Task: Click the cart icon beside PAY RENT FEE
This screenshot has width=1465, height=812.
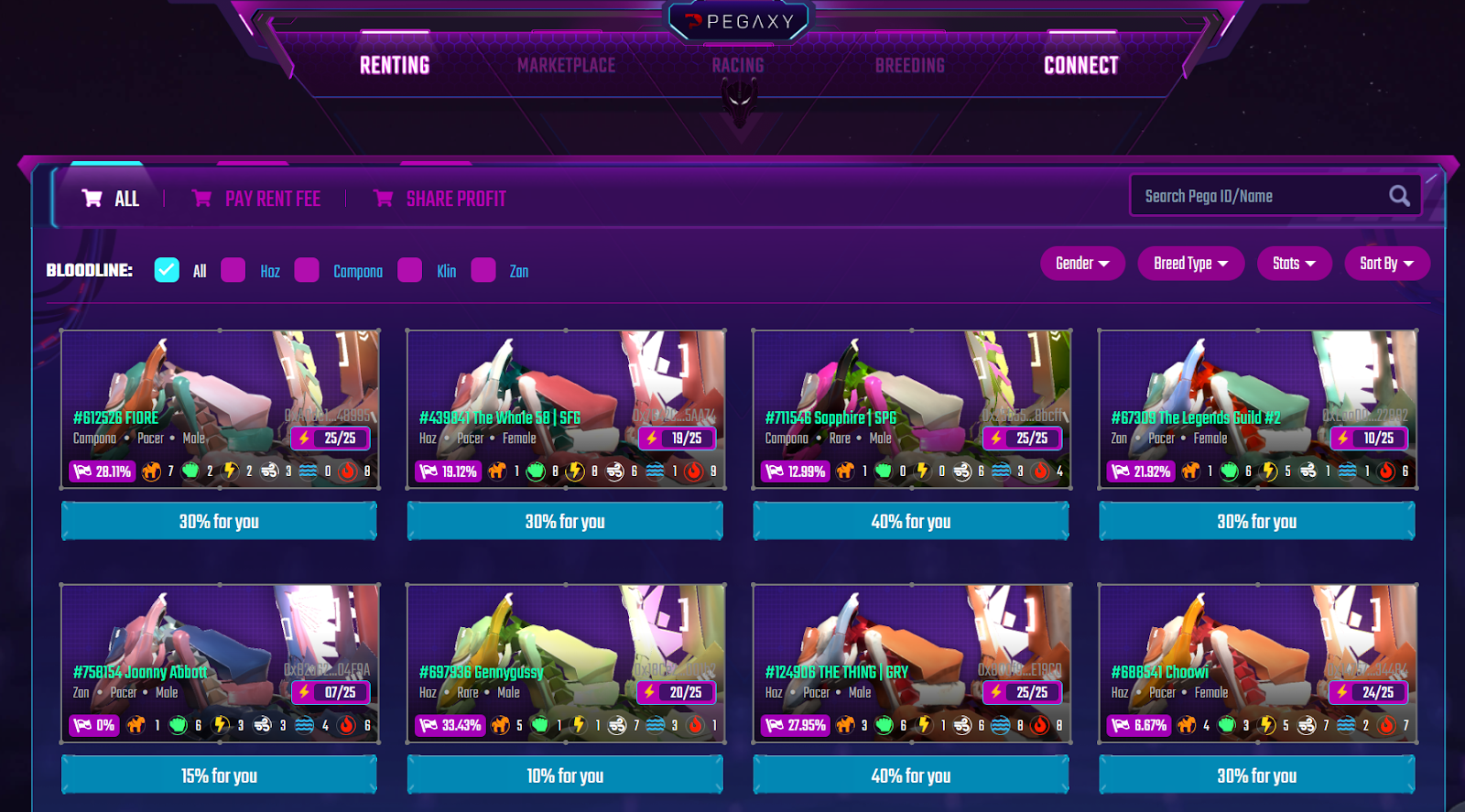Action: pyautogui.click(x=202, y=198)
